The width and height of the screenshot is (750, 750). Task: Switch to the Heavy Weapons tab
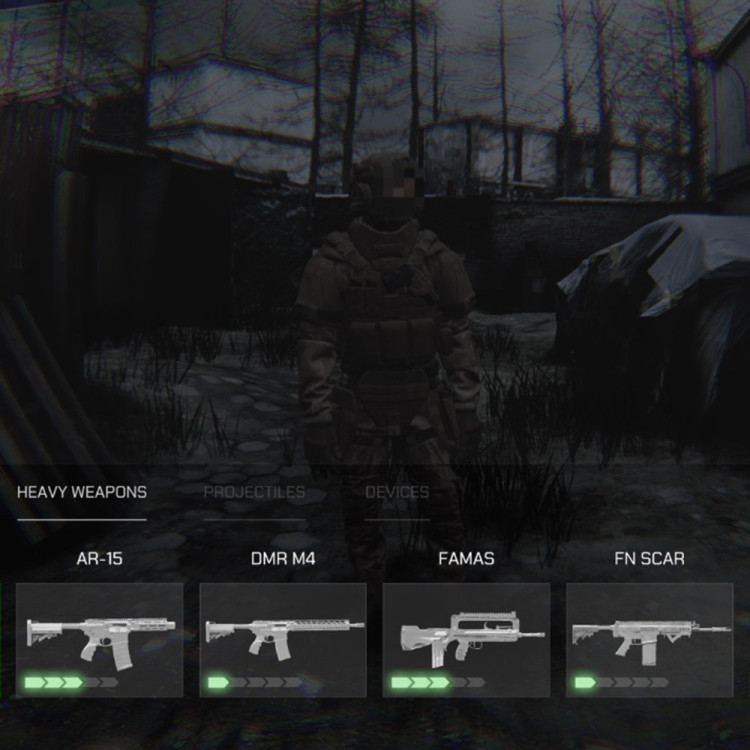82,492
